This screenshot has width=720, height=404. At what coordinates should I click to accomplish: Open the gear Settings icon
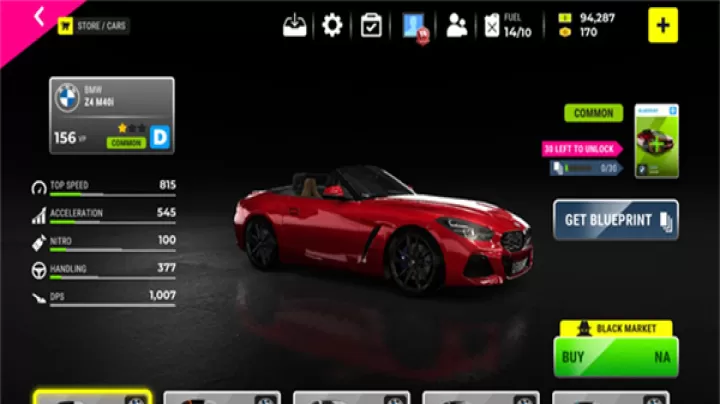point(332,25)
